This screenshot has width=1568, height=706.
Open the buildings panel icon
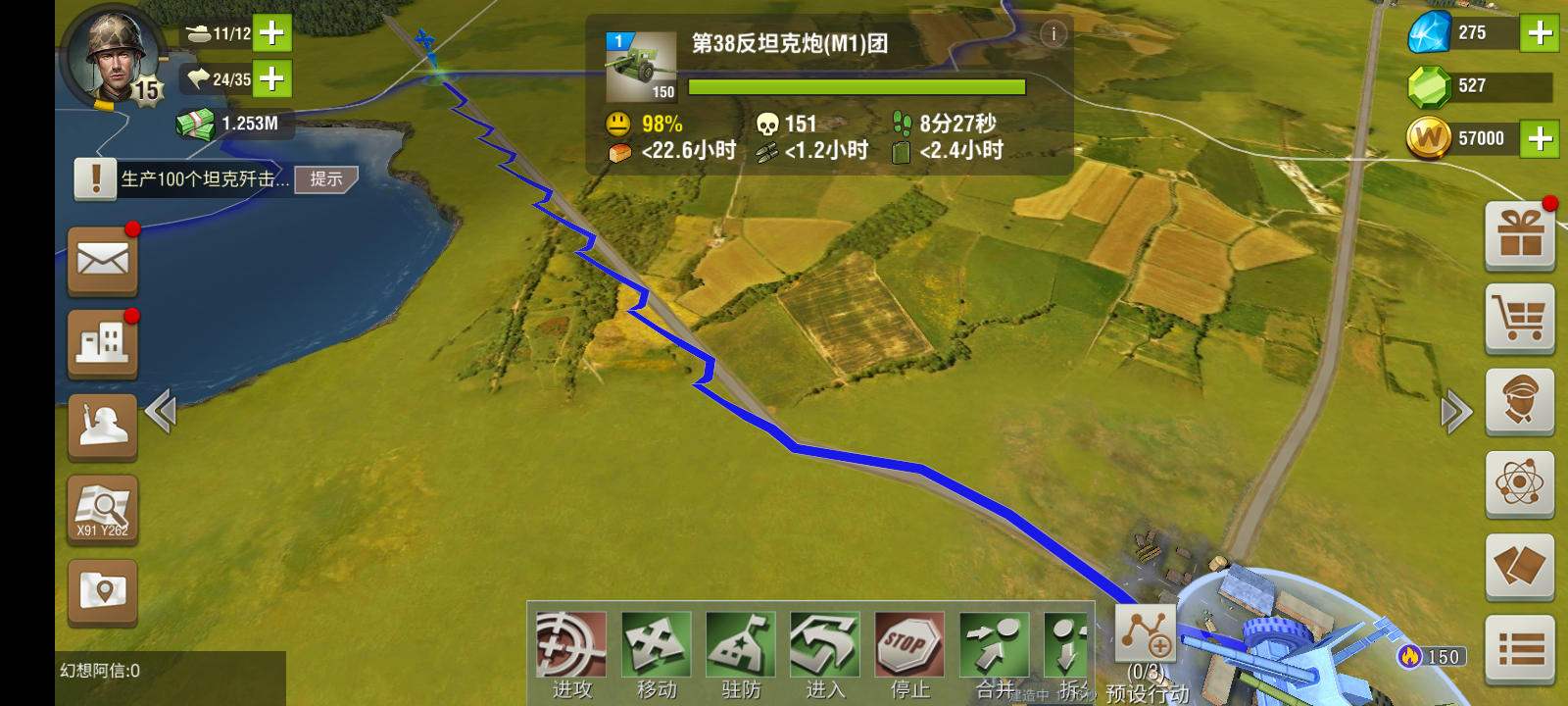coord(101,344)
